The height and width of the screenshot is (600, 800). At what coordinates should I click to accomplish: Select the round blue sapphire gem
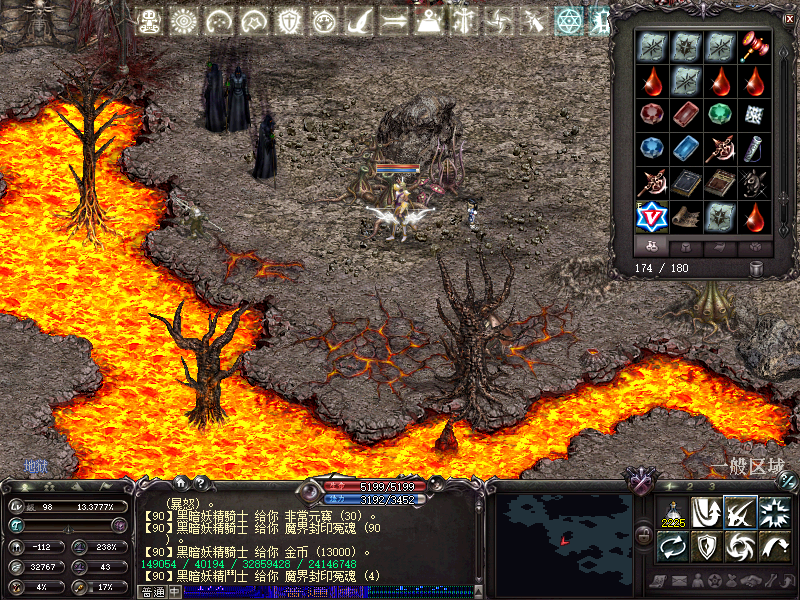coord(652,148)
